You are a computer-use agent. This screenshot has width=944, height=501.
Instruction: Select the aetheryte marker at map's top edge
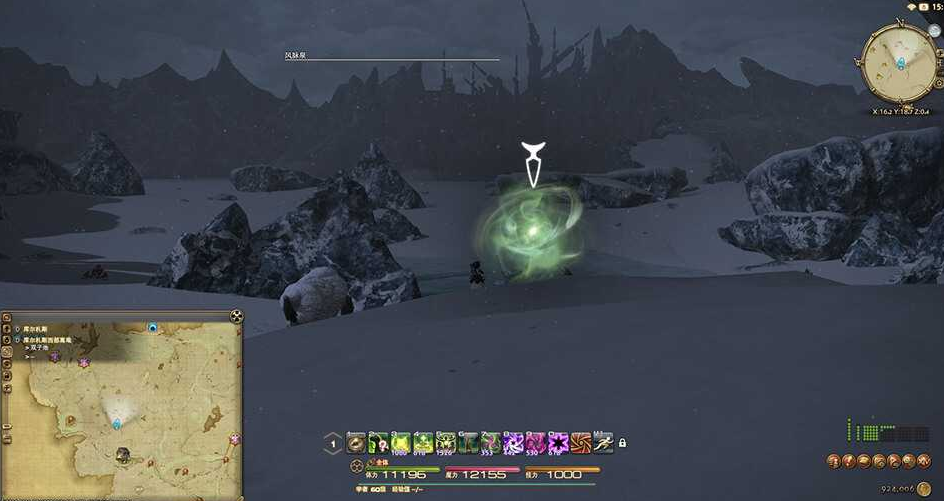(152, 327)
